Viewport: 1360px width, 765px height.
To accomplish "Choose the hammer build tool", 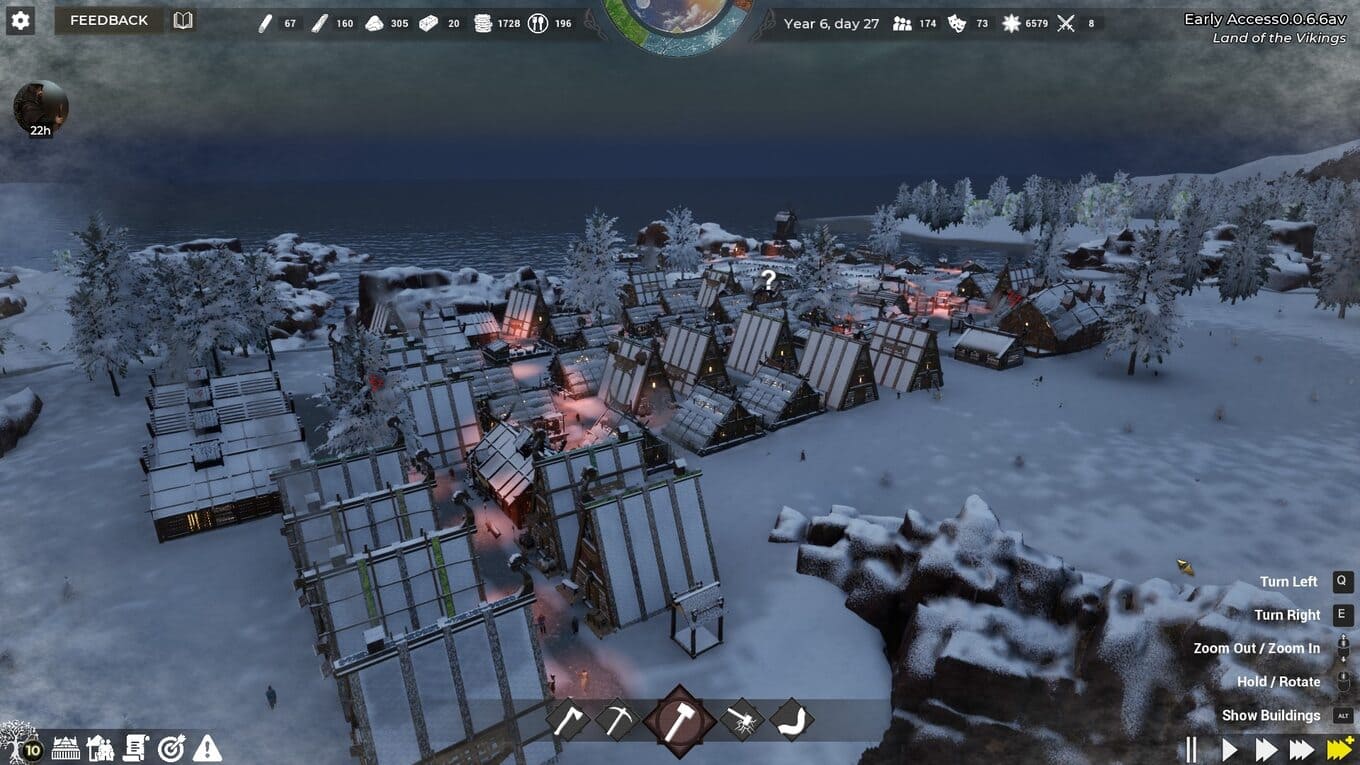I will 680,720.
